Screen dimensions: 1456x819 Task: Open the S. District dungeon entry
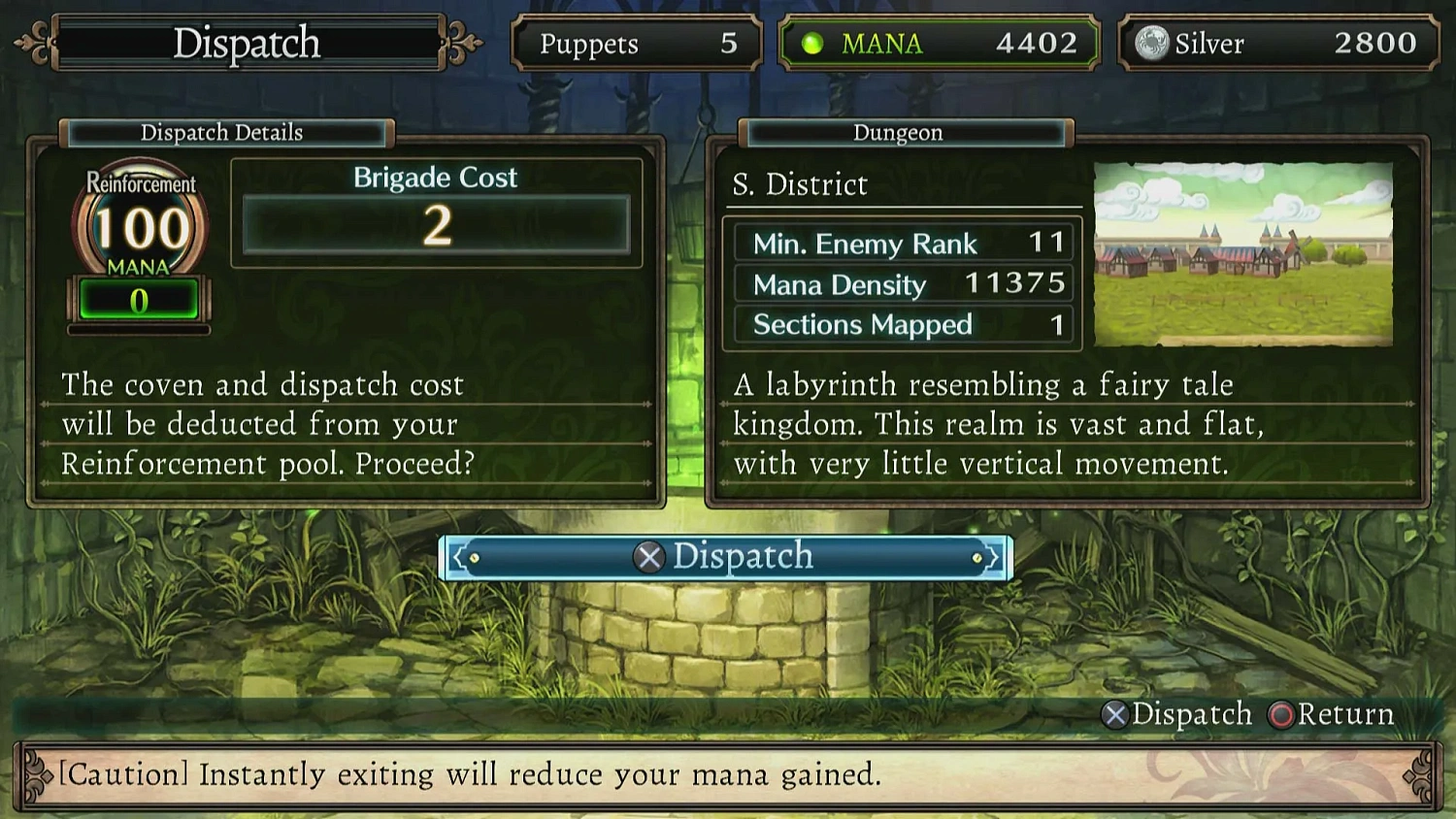[800, 184]
